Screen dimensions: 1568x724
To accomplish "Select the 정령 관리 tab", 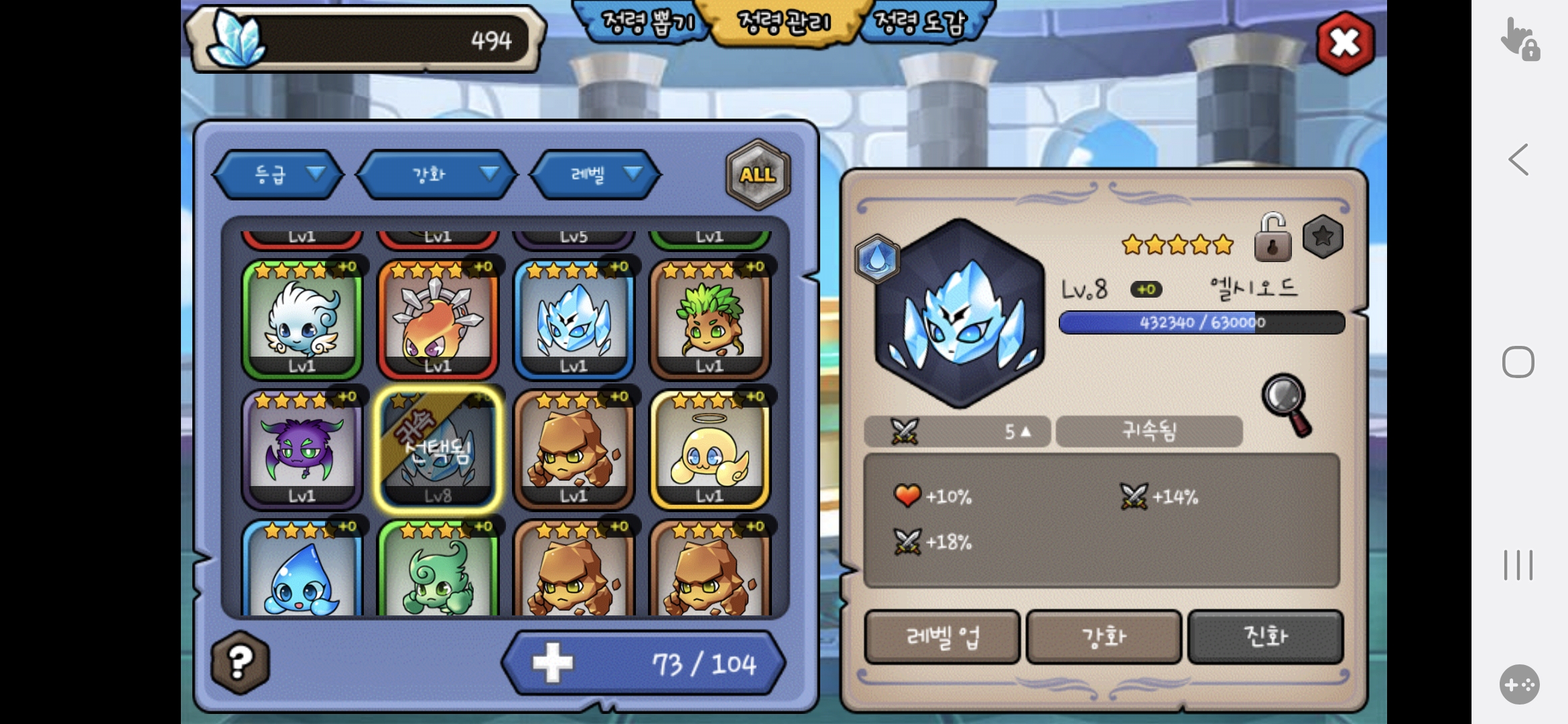I will tap(783, 22).
